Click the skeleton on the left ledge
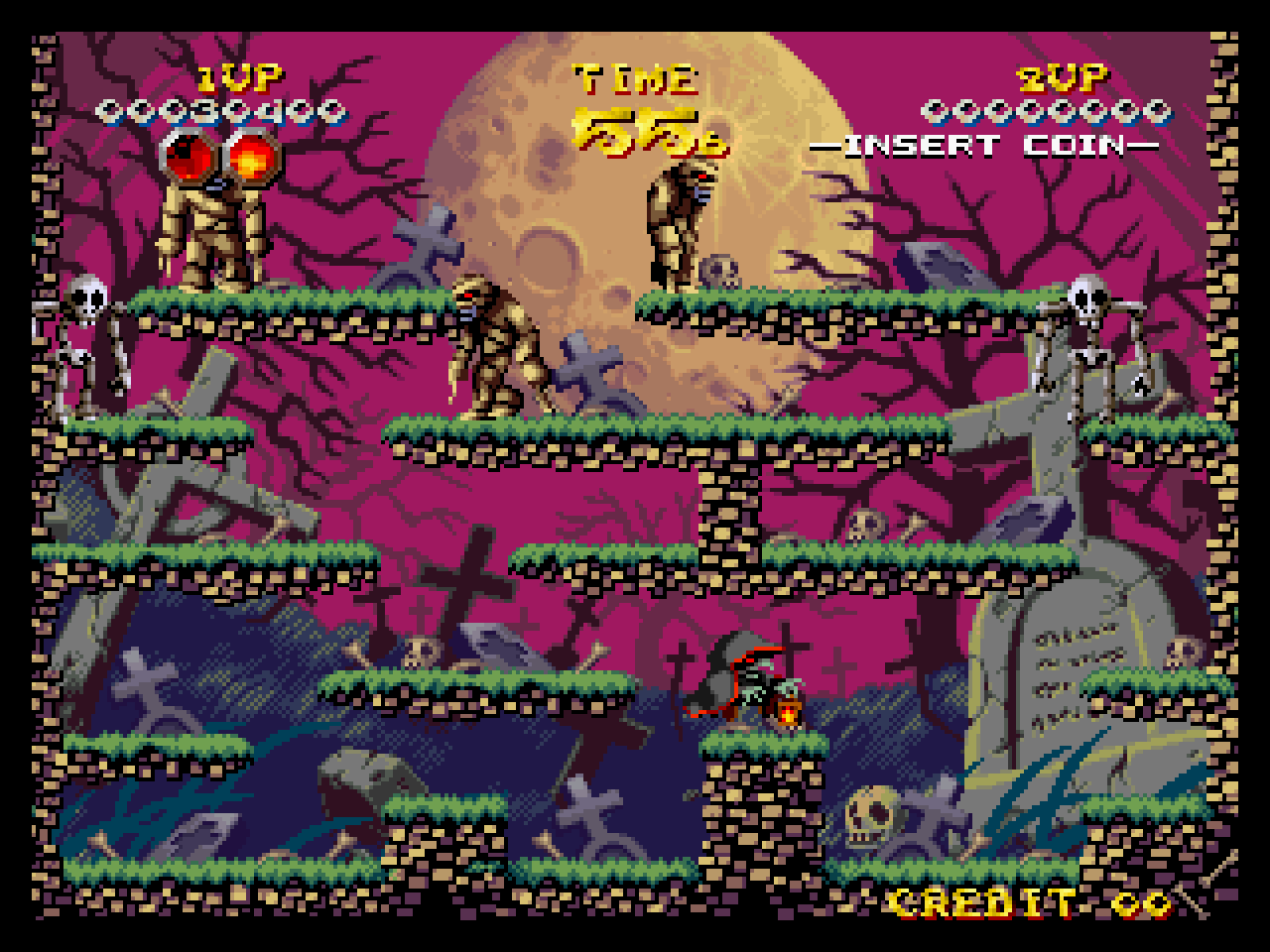This screenshot has height=952, width=1270. (91, 337)
